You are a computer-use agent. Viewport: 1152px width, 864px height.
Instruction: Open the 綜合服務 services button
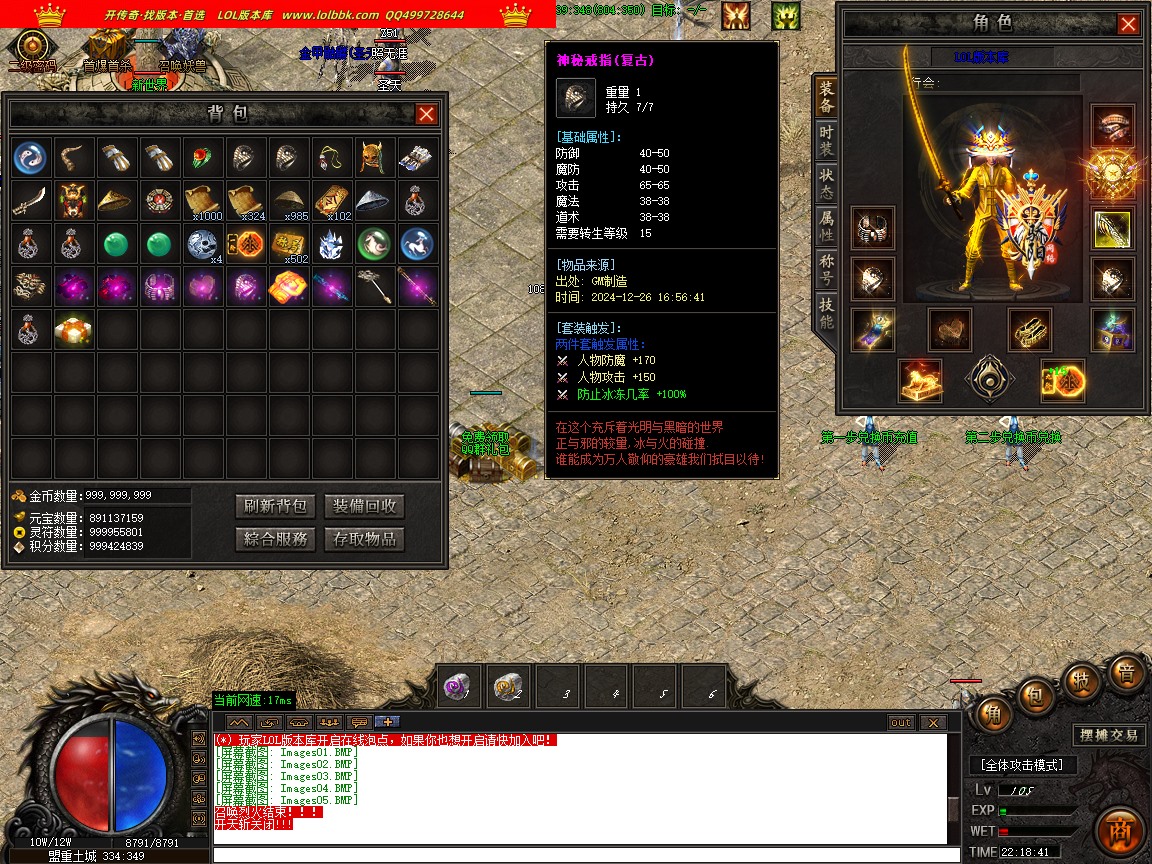[x=275, y=539]
